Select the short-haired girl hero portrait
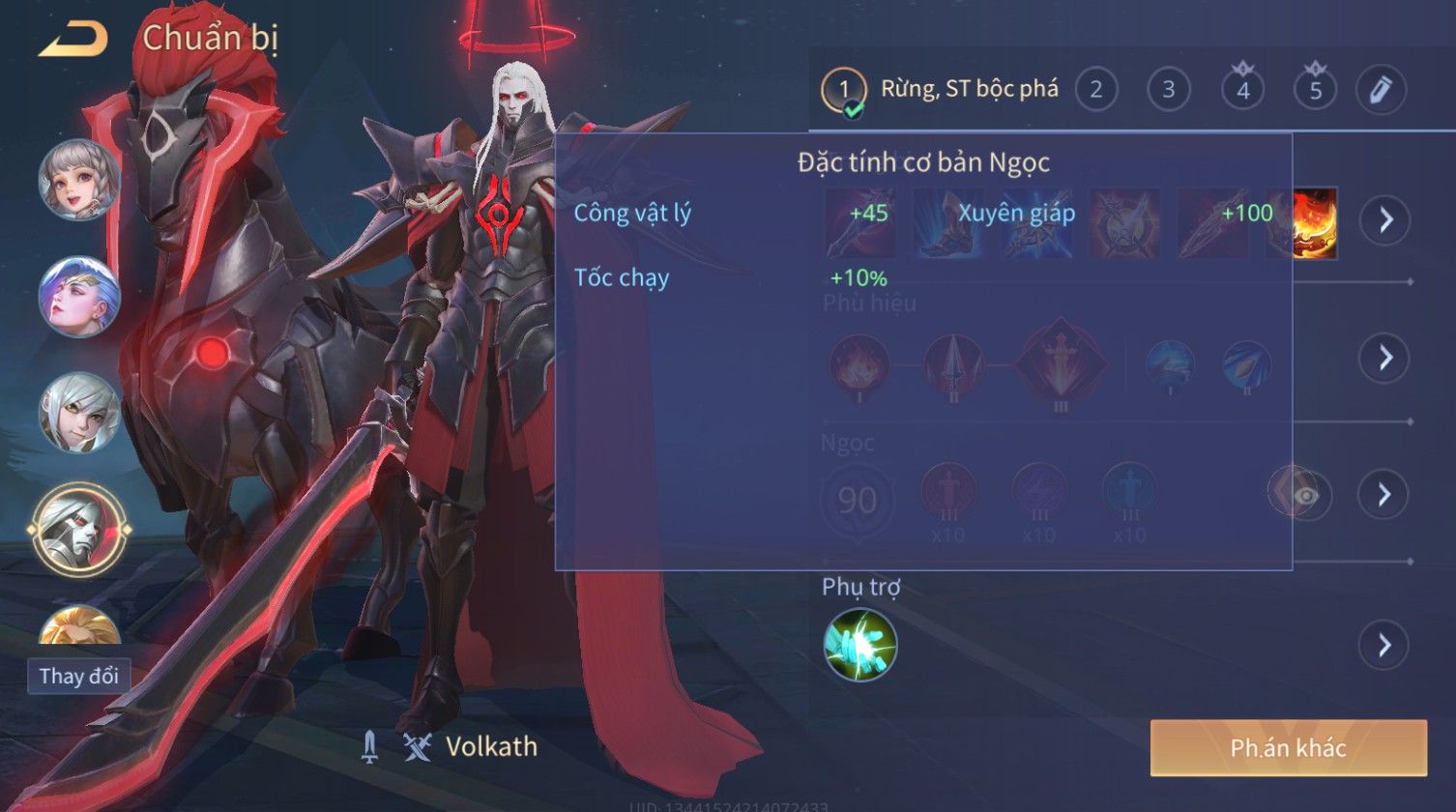The image size is (1456, 812). [78, 180]
